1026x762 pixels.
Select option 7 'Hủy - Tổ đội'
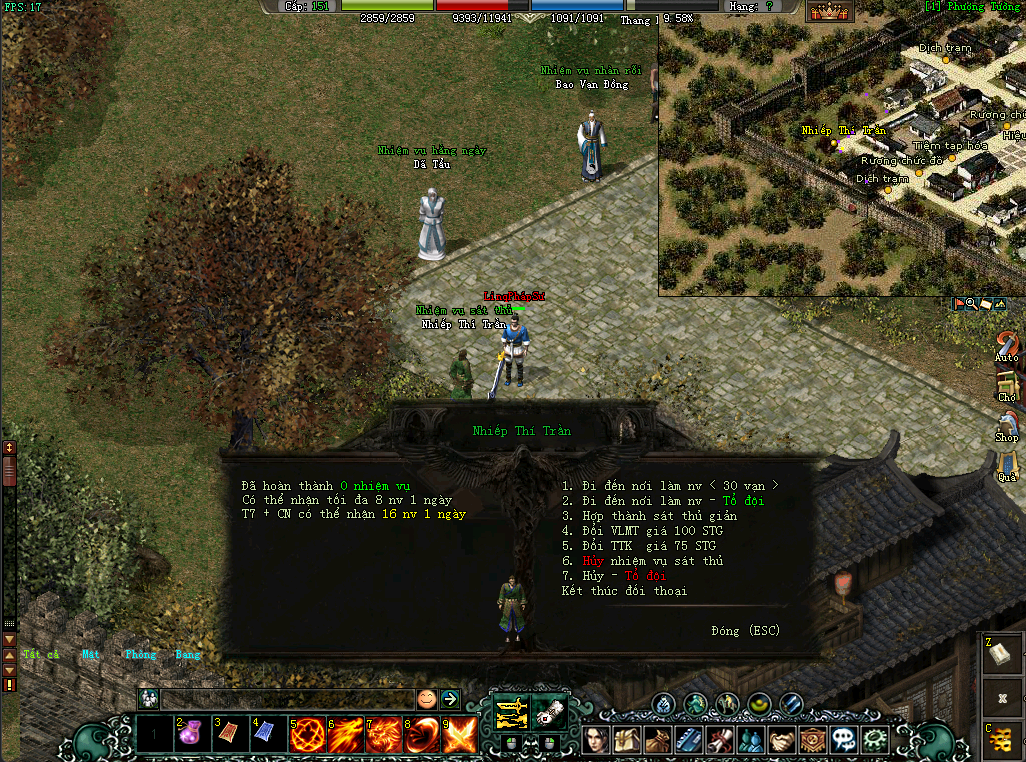coord(613,576)
